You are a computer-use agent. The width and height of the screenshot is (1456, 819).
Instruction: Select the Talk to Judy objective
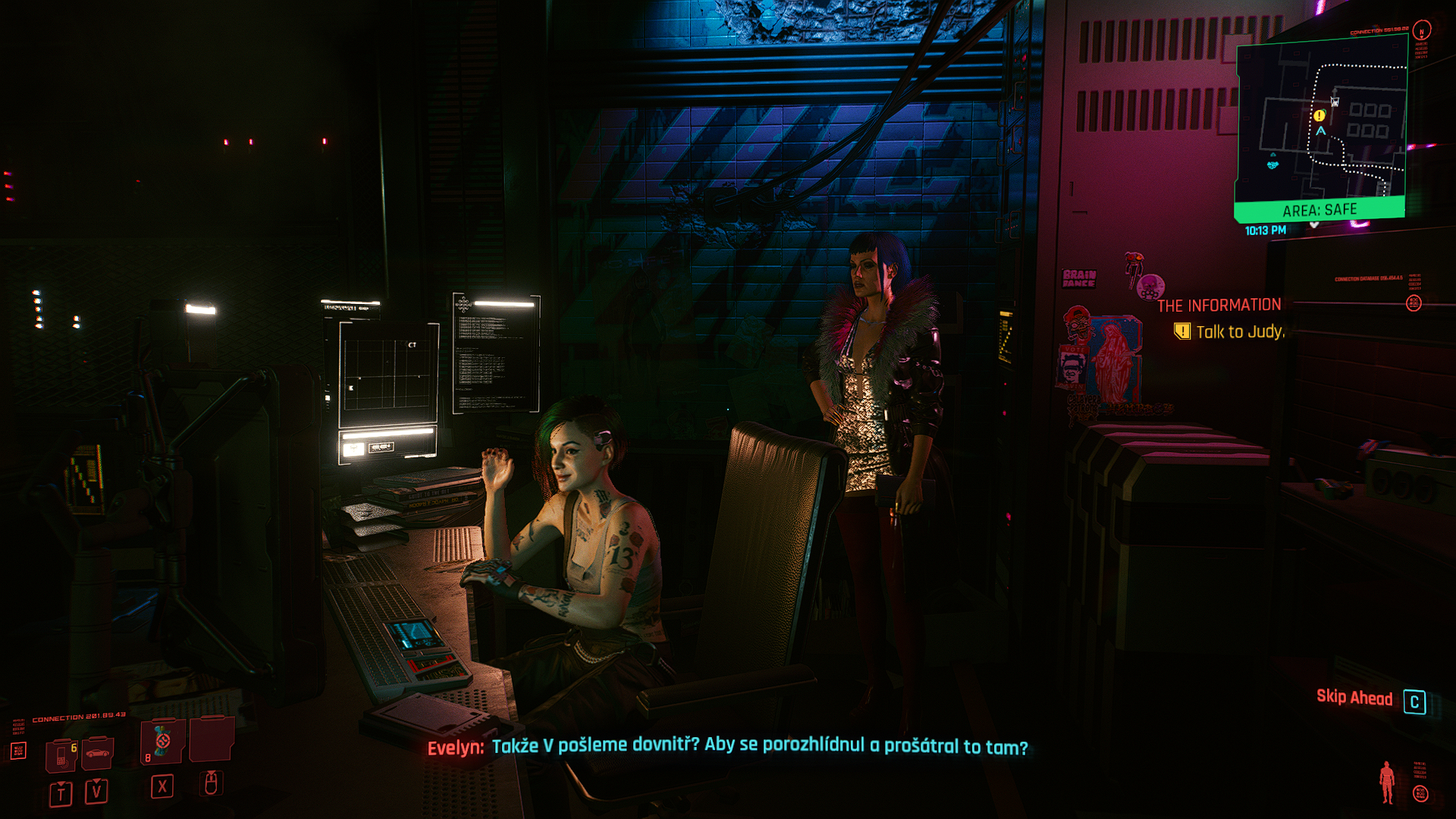click(x=1238, y=332)
